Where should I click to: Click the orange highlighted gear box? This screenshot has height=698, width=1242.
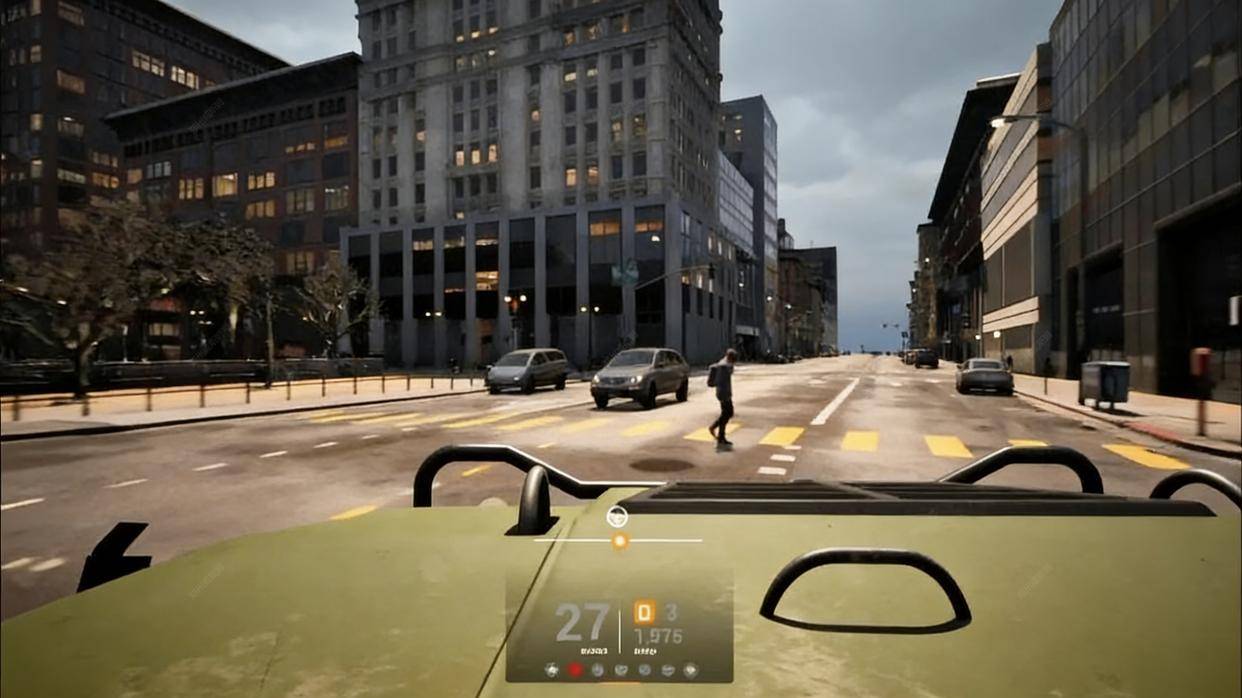645,612
